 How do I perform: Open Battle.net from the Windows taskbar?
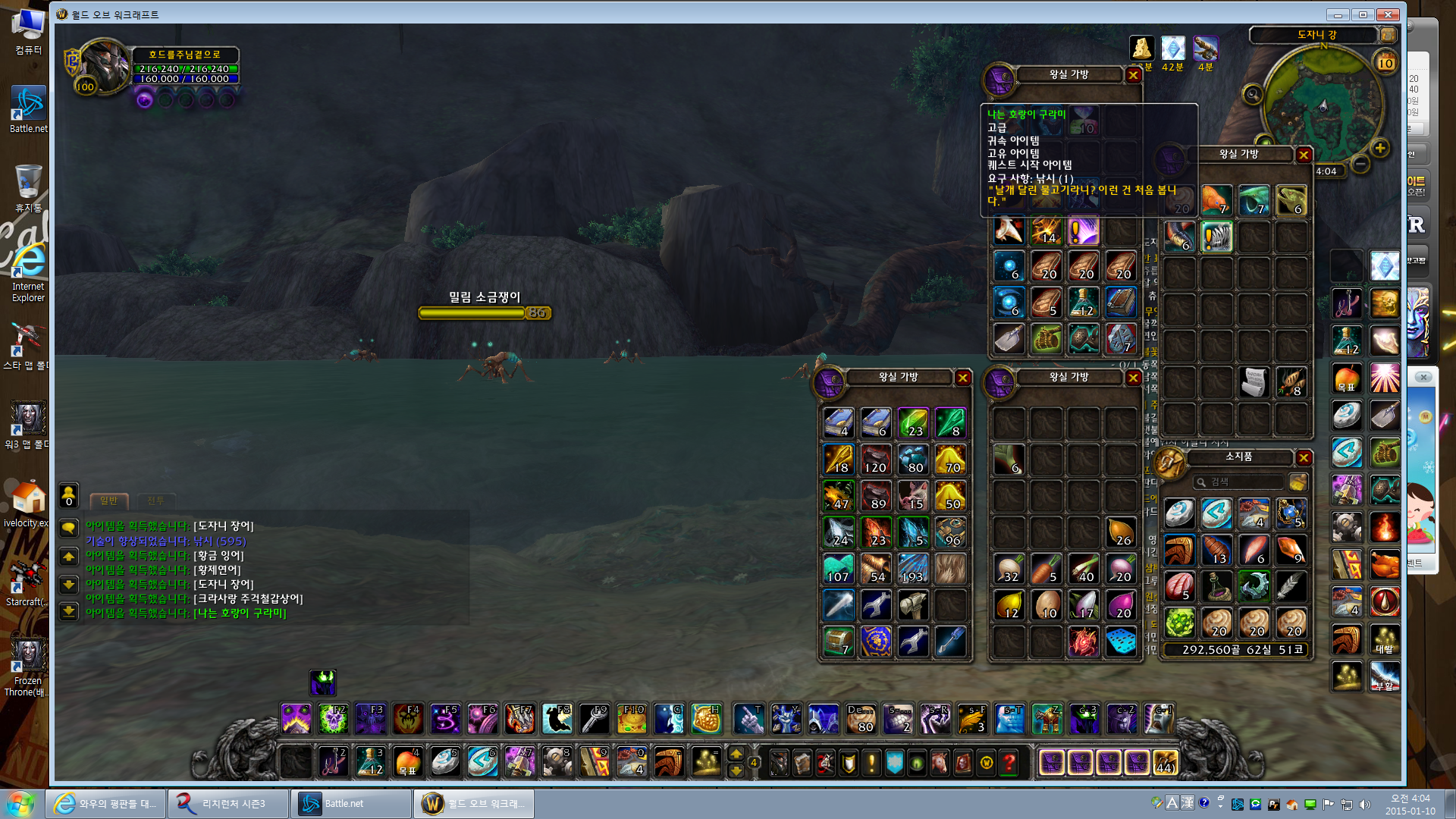tap(351, 804)
